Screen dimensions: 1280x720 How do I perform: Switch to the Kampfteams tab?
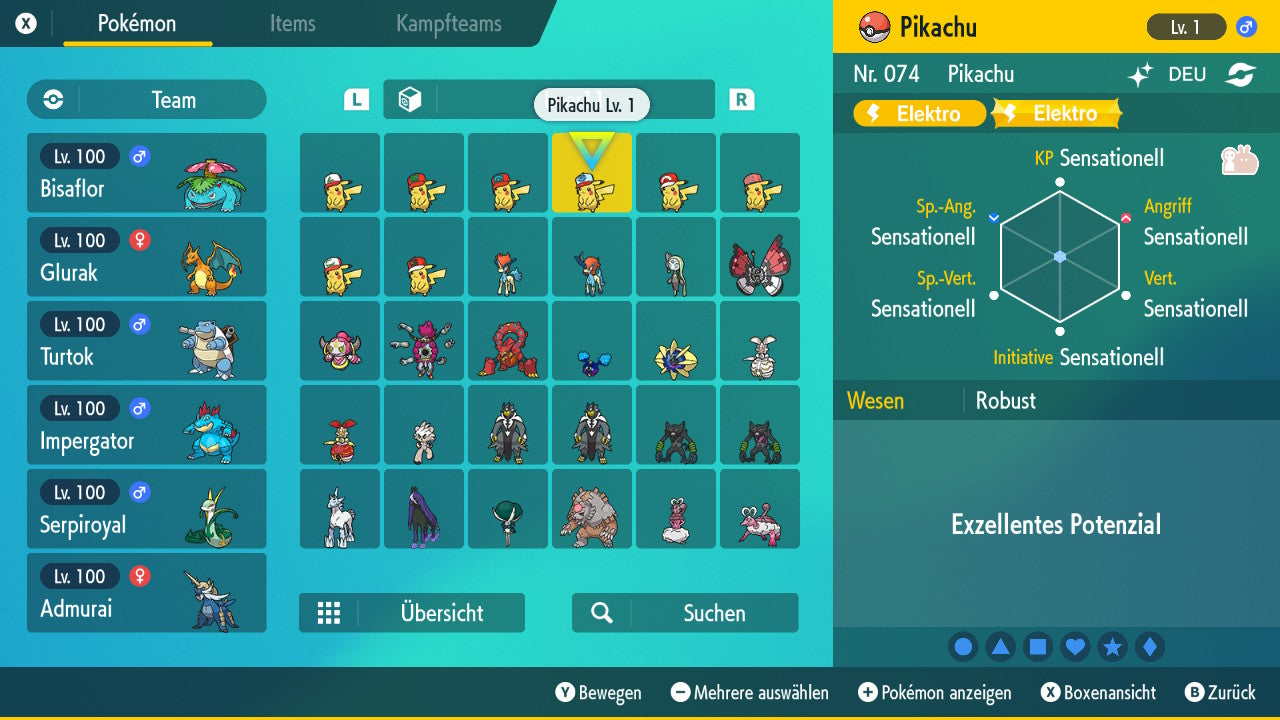447,24
